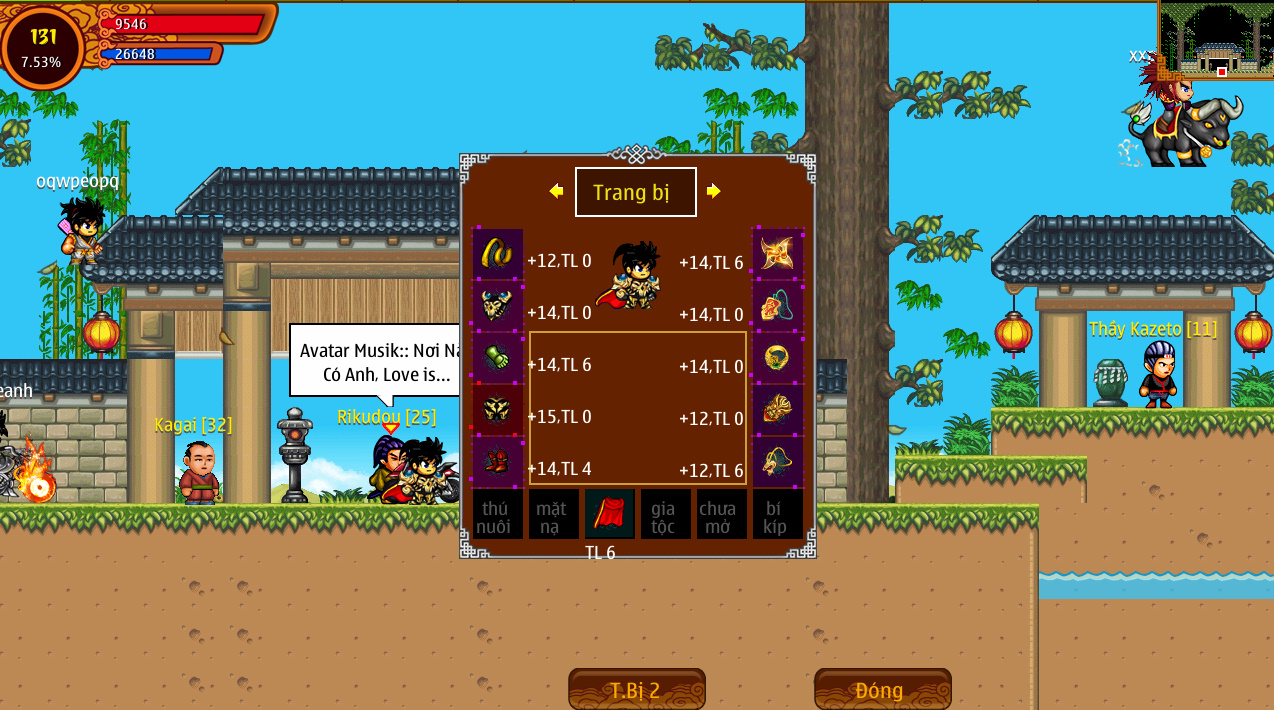Click the right yellow arrow beside Trang bị
This screenshot has width=1274, height=710.
point(713,191)
